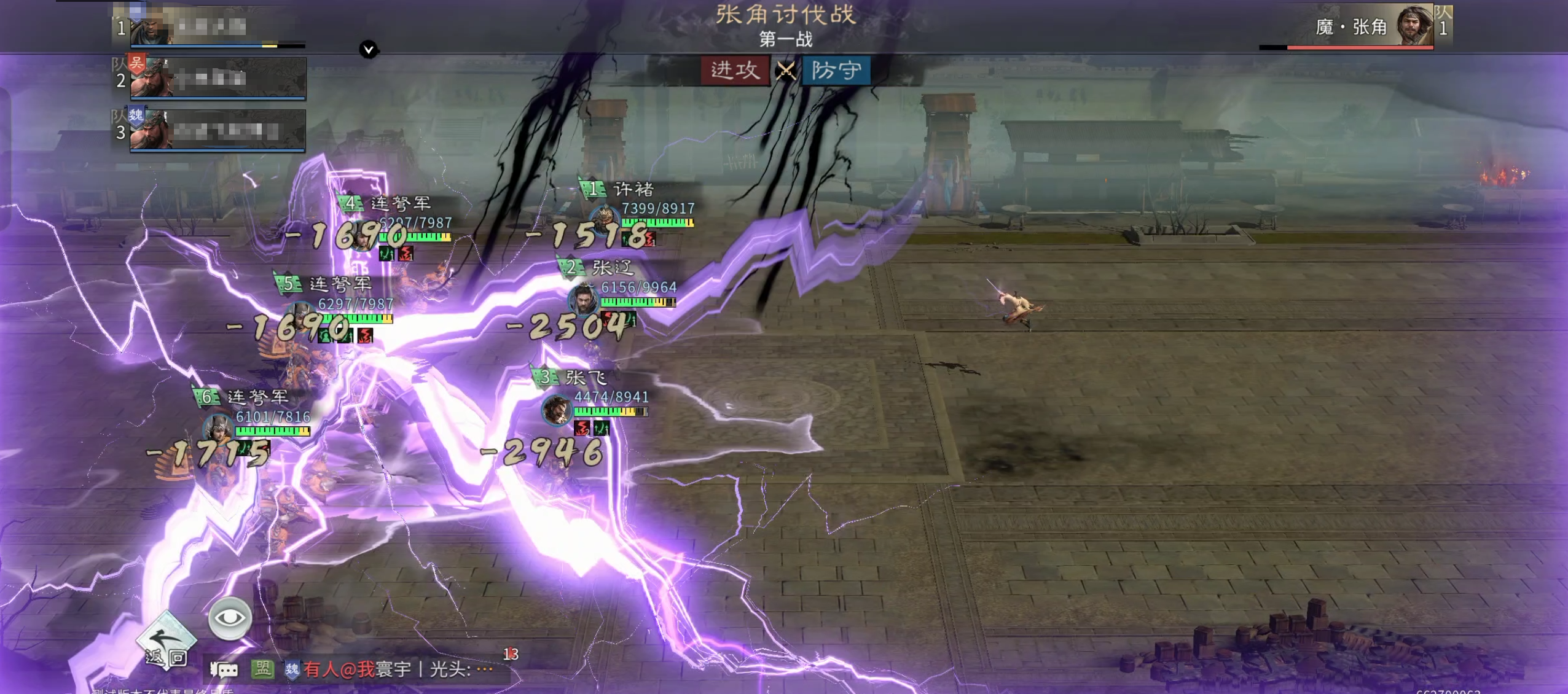This screenshot has width=1568, height=694.
Task: Expand the team list dropdown arrow
Action: (369, 49)
